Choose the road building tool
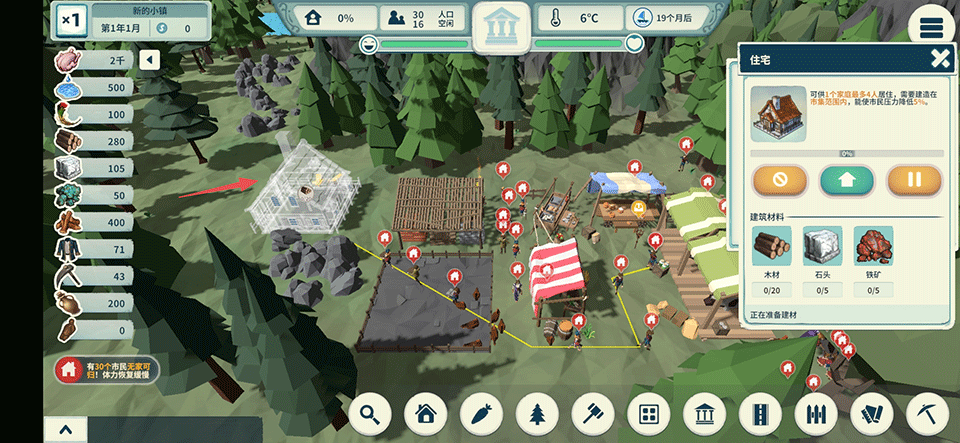This screenshot has height=443, width=960. click(762, 413)
